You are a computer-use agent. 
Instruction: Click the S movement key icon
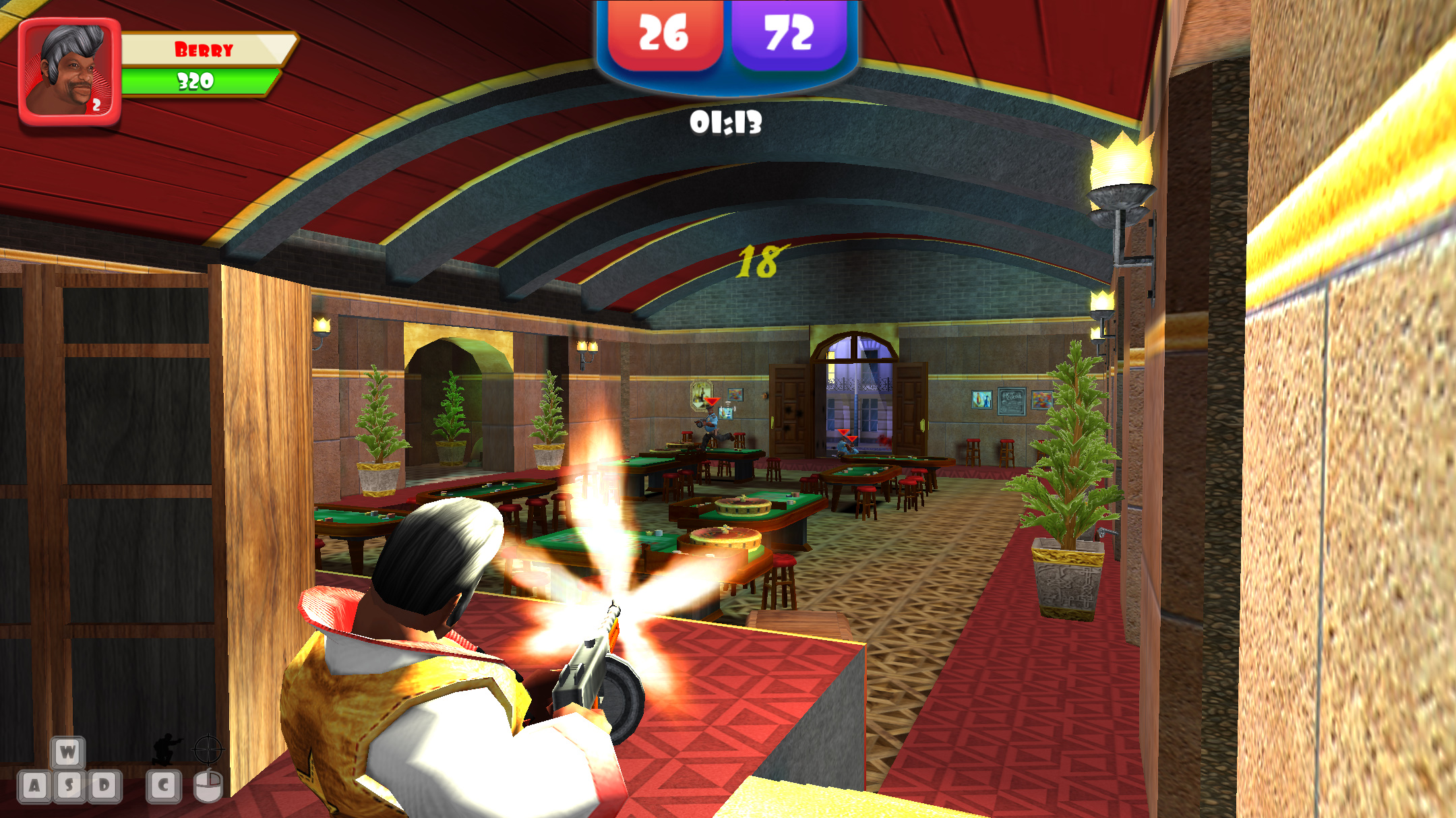pyautogui.click(x=69, y=788)
